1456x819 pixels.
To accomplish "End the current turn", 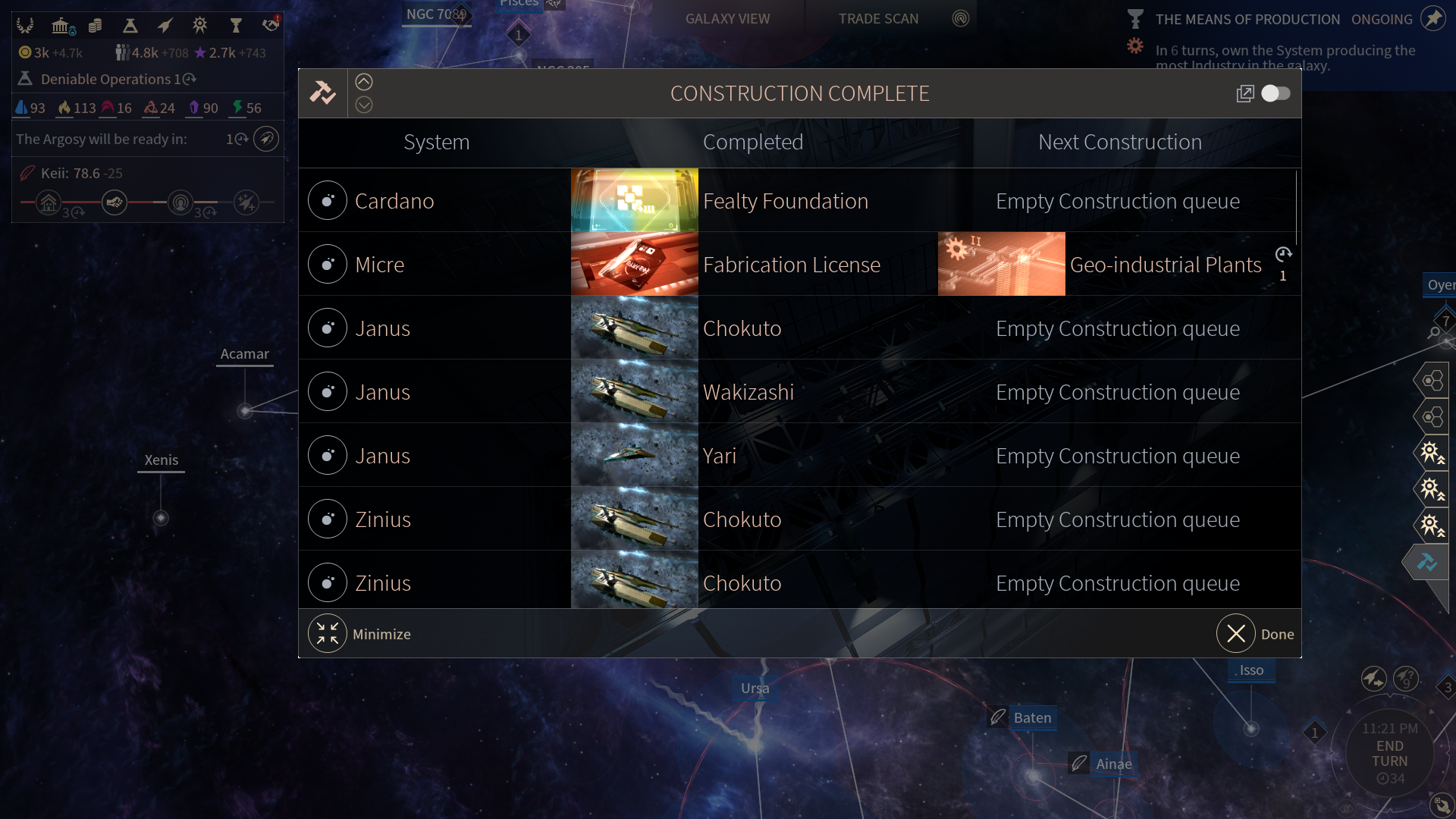I will pyautogui.click(x=1389, y=754).
